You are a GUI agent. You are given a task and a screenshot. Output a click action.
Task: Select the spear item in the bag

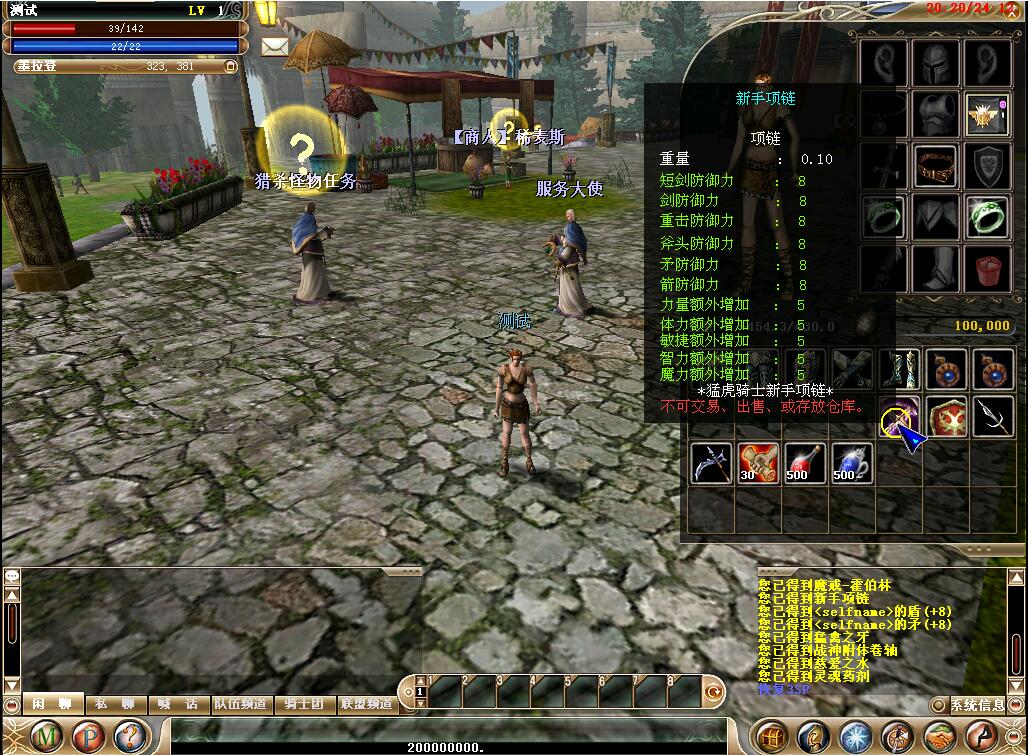[x=992, y=416]
